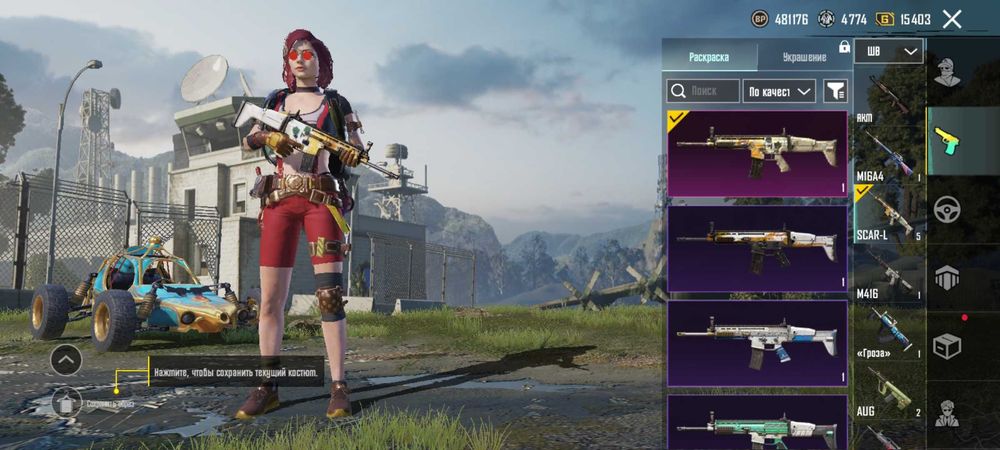Screen dimensions: 1000x450
Task: Click the Поиск search field
Action: 704,91
